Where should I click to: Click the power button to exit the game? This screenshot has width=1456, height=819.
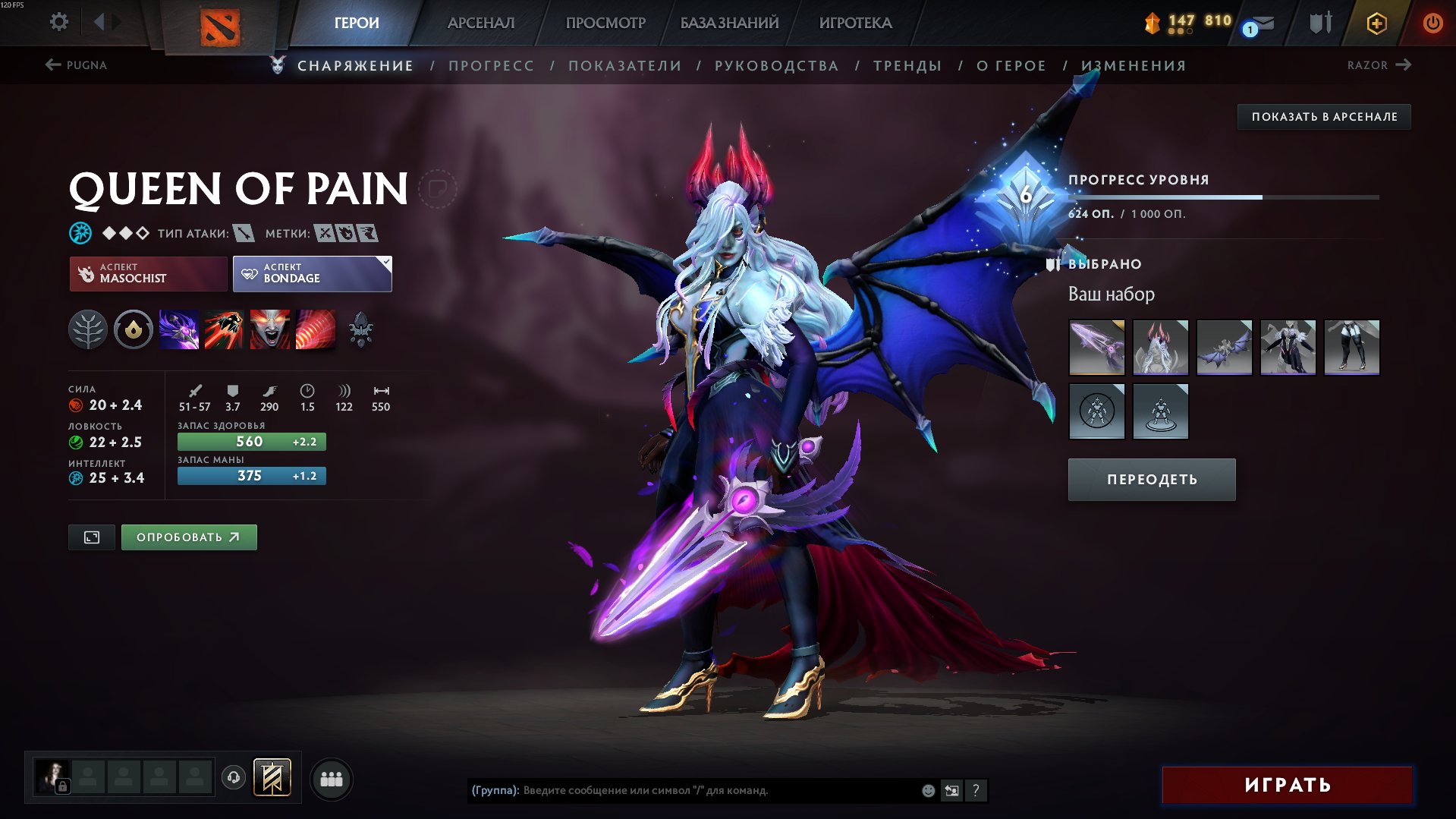pyautogui.click(x=1433, y=23)
